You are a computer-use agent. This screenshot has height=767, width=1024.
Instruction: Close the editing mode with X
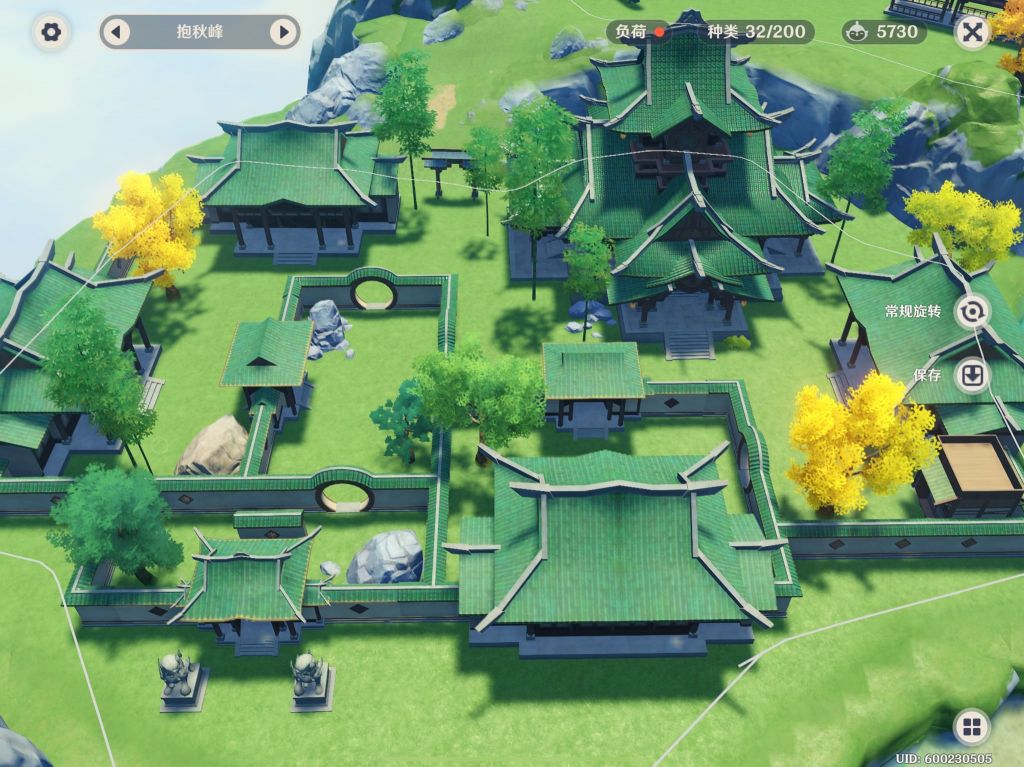971,32
